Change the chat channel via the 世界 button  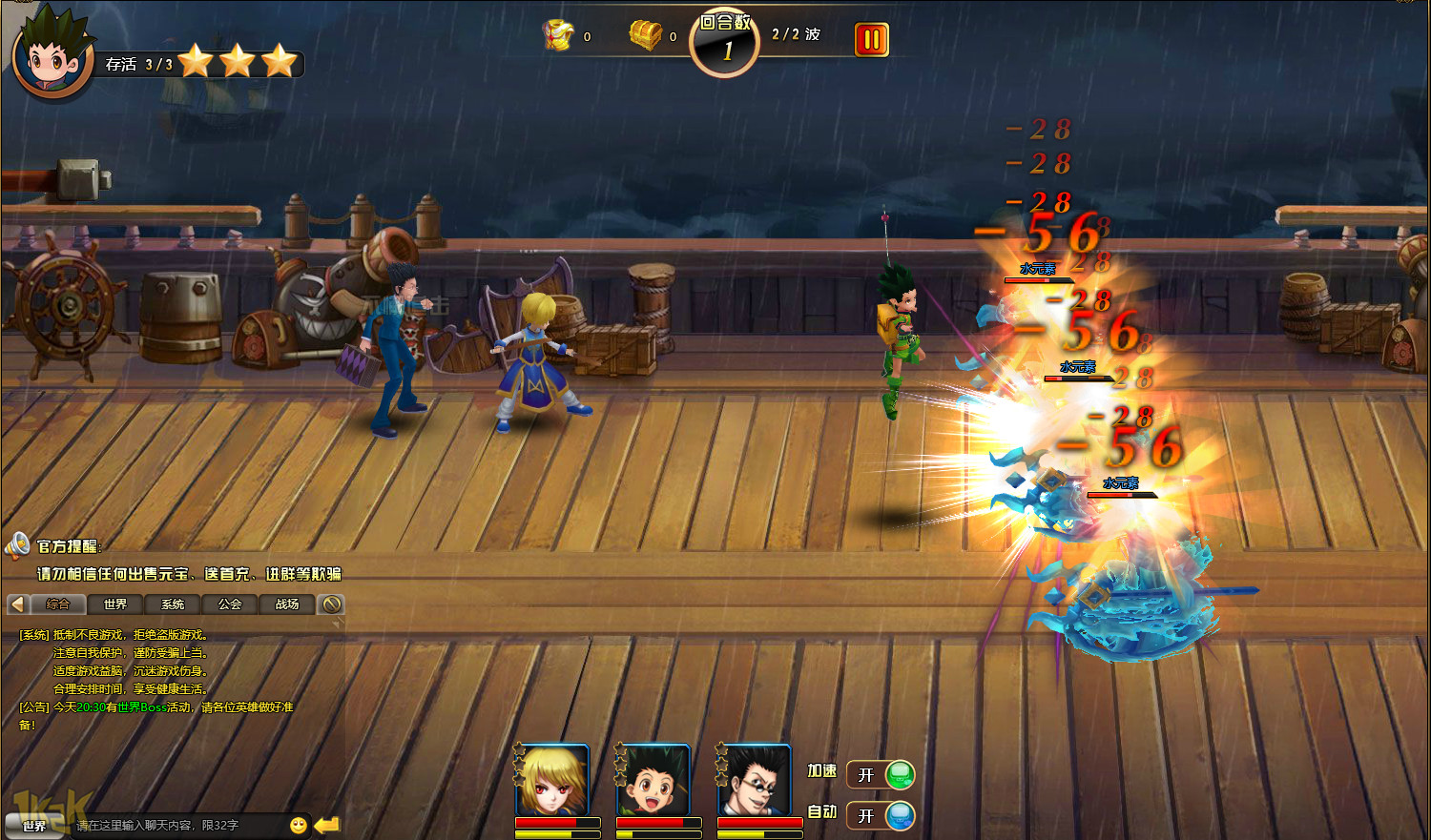pyautogui.click(x=34, y=826)
